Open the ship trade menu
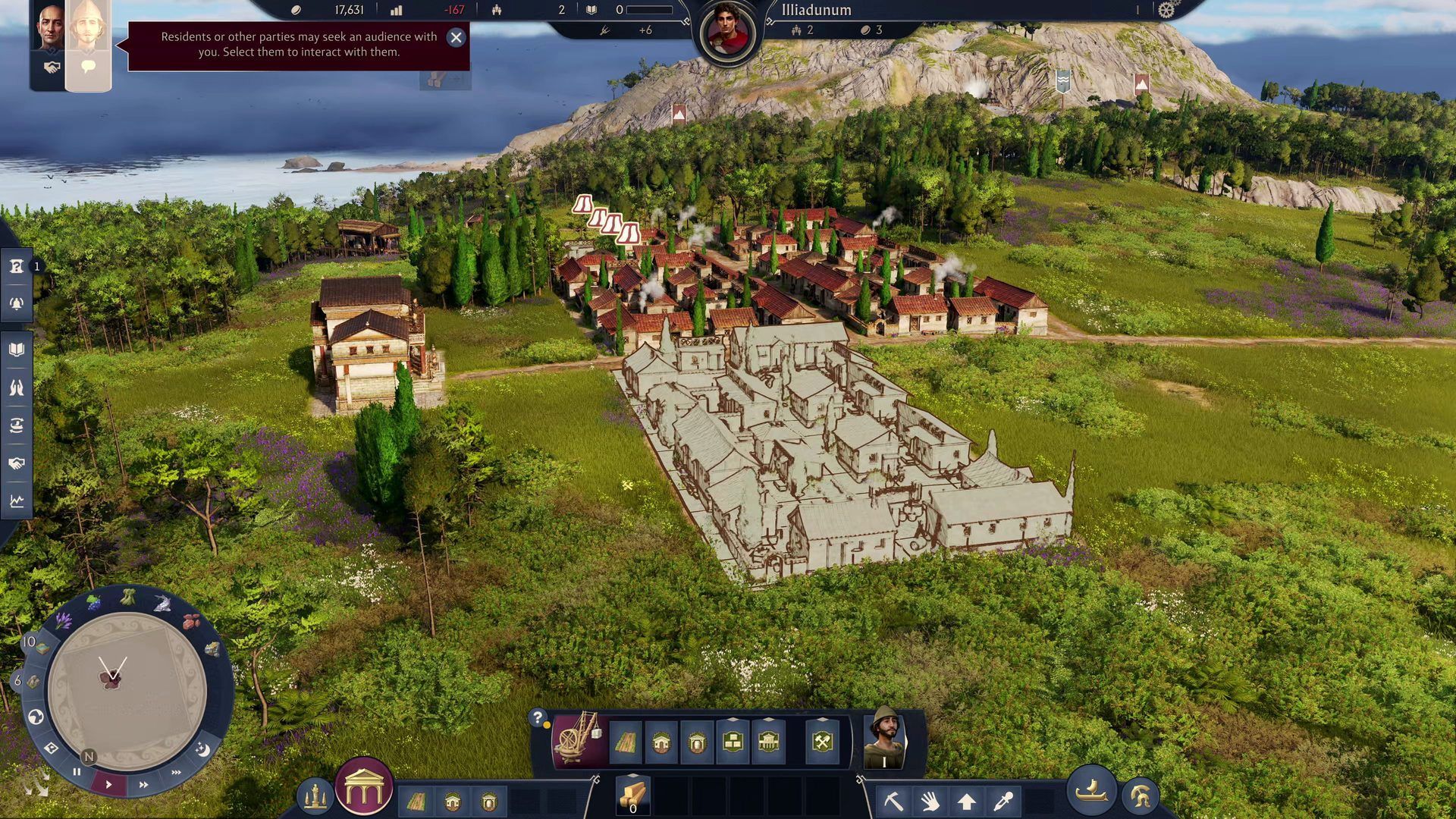Image resolution: width=1456 pixels, height=819 pixels. [x=1092, y=791]
